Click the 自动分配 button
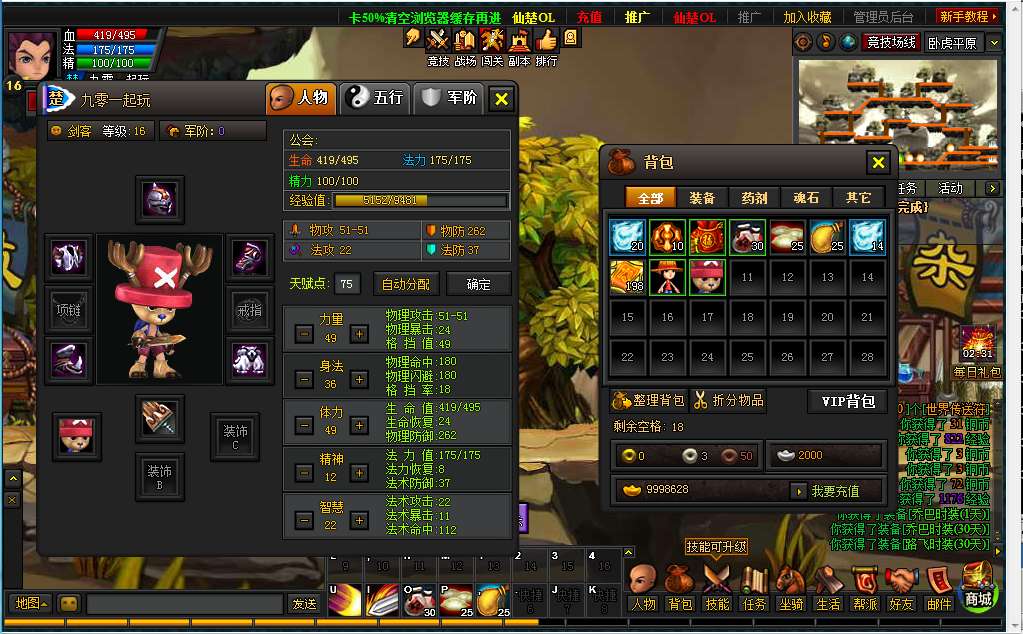 (406, 284)
